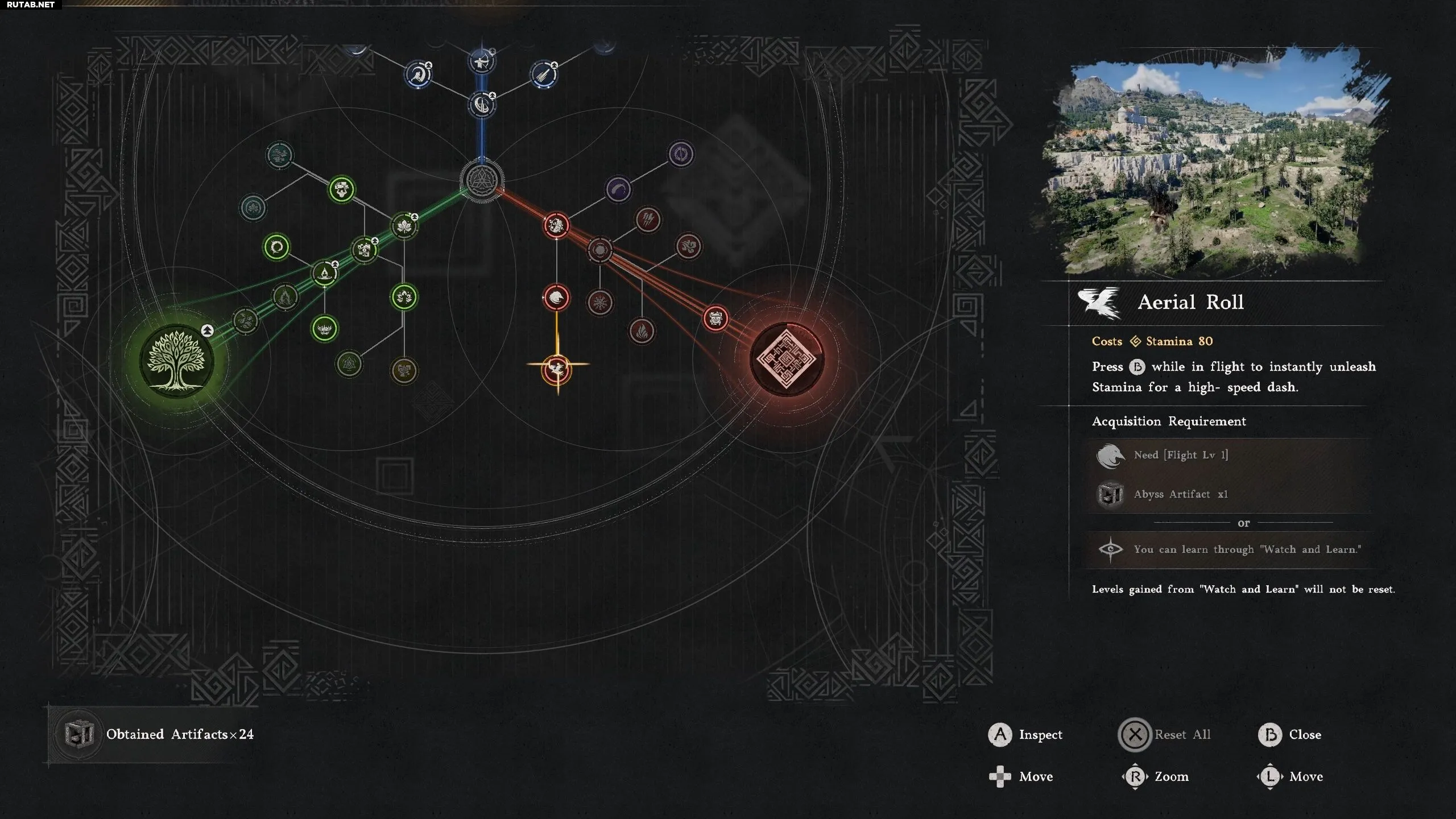Choose the red bird-head Flight skill node
The height and width of the screenshot is (819, 1456).
[556, 297]
